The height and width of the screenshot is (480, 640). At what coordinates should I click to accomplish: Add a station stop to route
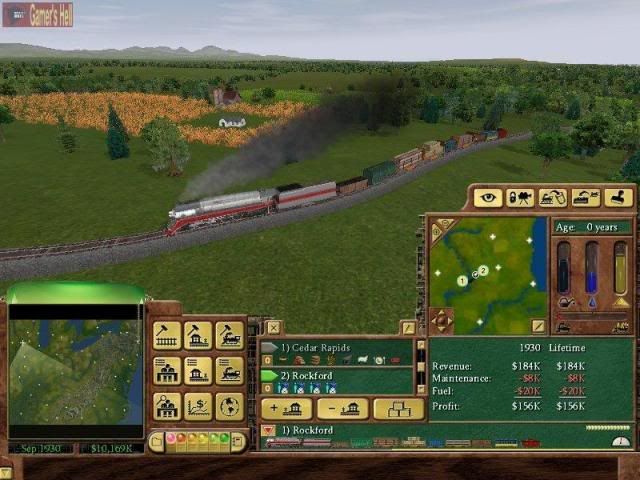[285, 408]
